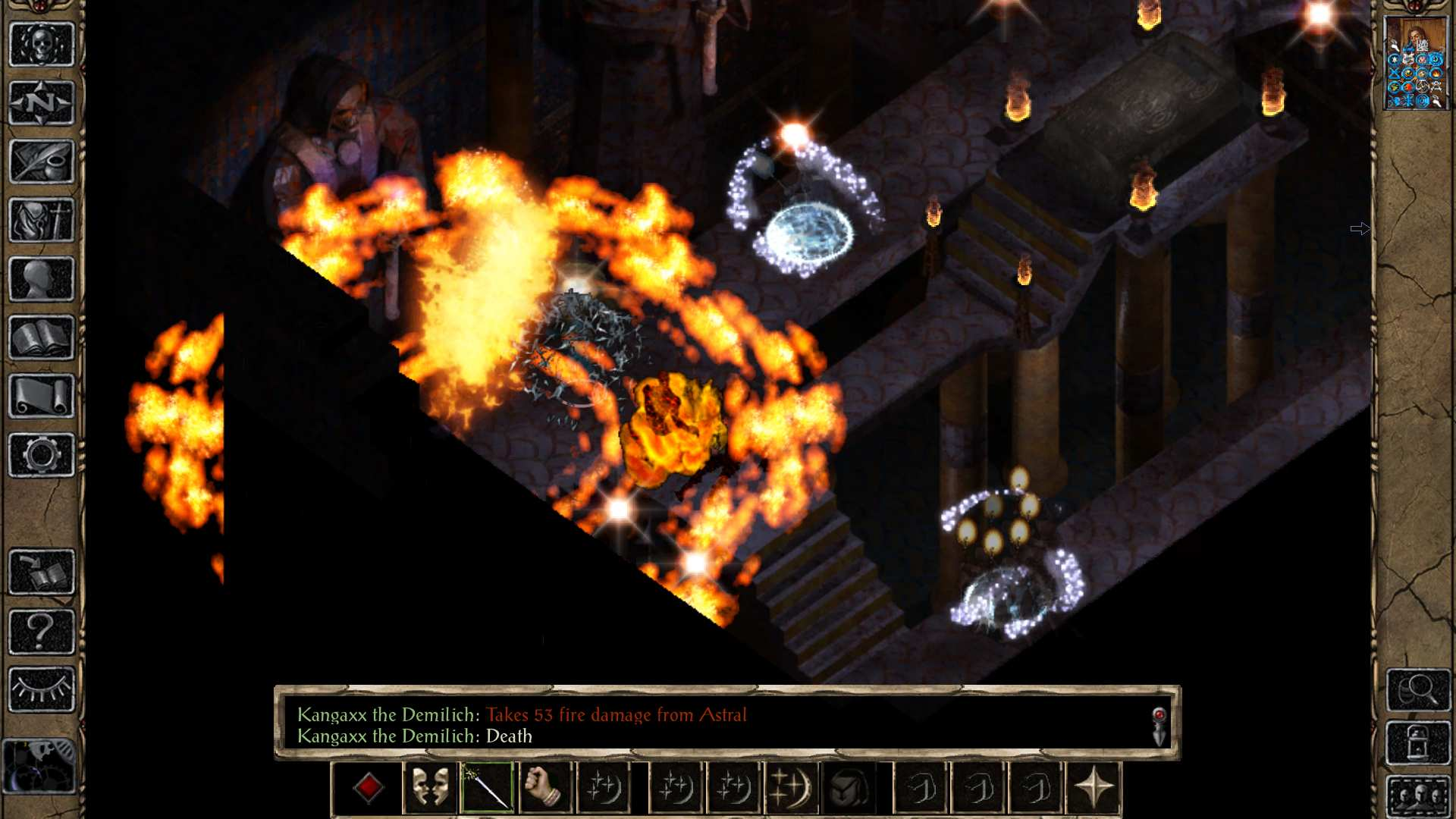The width and height of the screenshot is (1456, 819).
Task: Click the skull button in the sidebar
Action: click(x=42, y=45)
